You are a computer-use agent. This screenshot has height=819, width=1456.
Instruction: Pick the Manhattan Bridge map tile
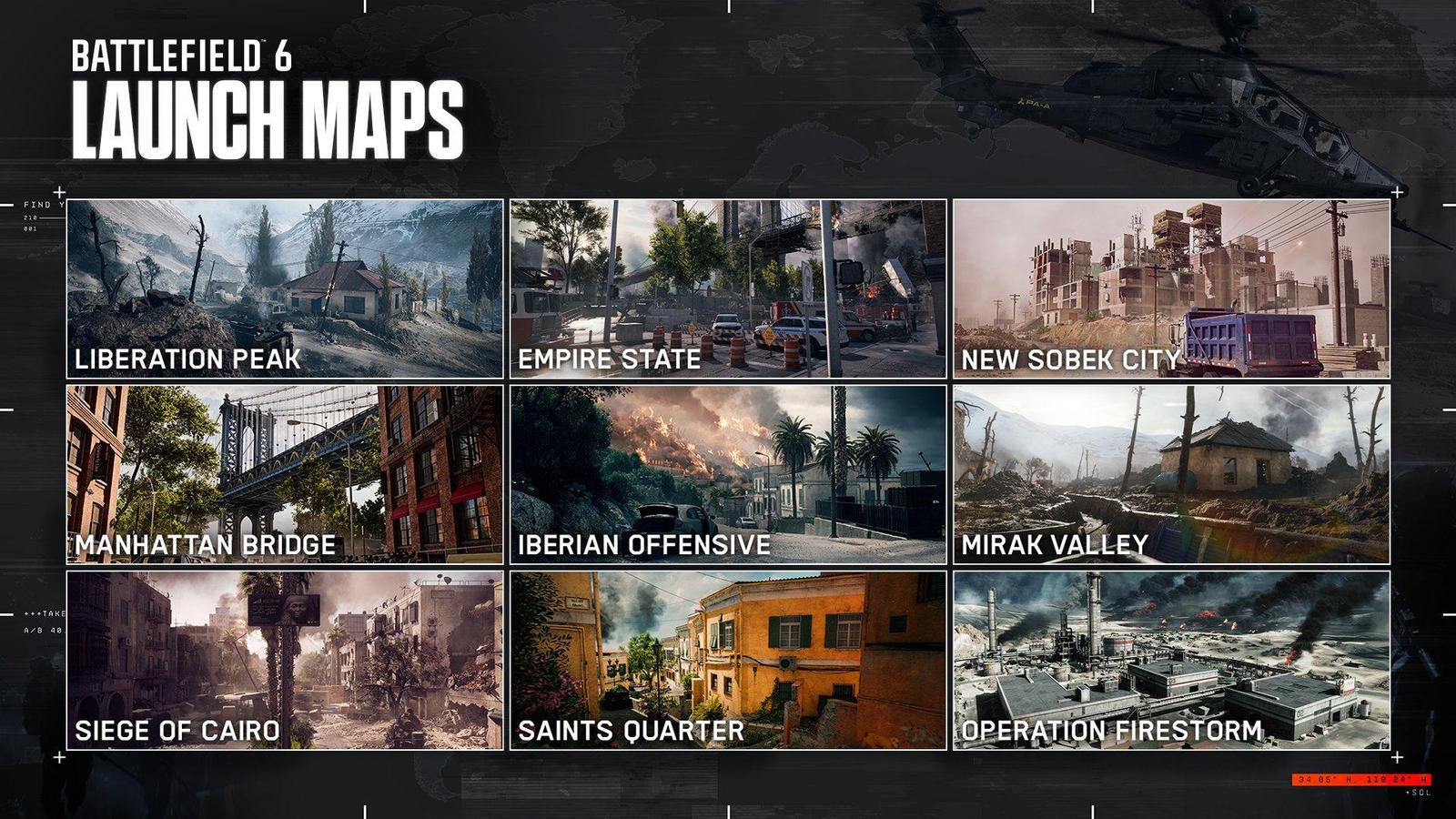pos(285,474)
